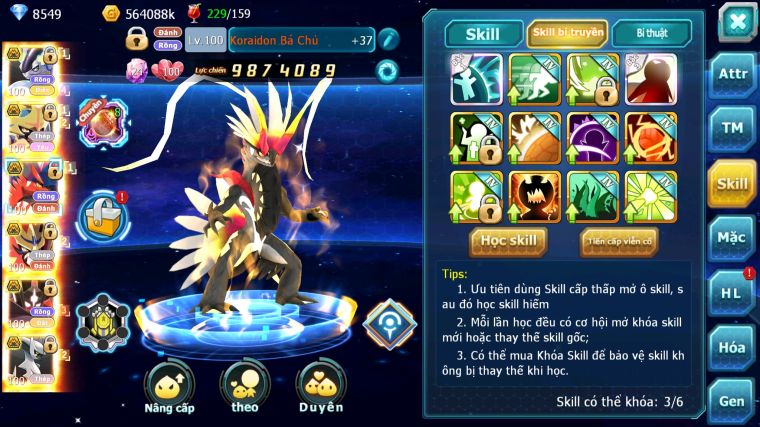Click the Học skill button
Image resolution: width=760 pixels, height=427 pixels.
pyautogui.click(x=509, y=241)
